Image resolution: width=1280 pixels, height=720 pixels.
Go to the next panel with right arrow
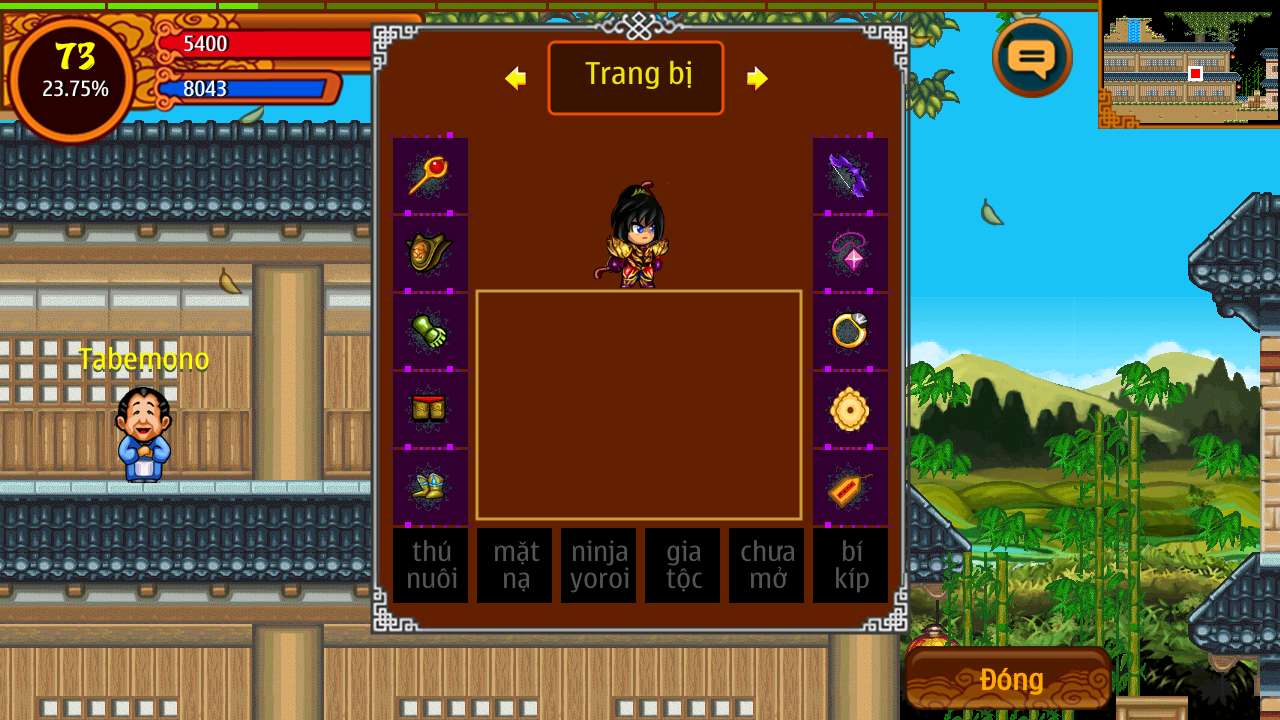(x=757, y=78)
